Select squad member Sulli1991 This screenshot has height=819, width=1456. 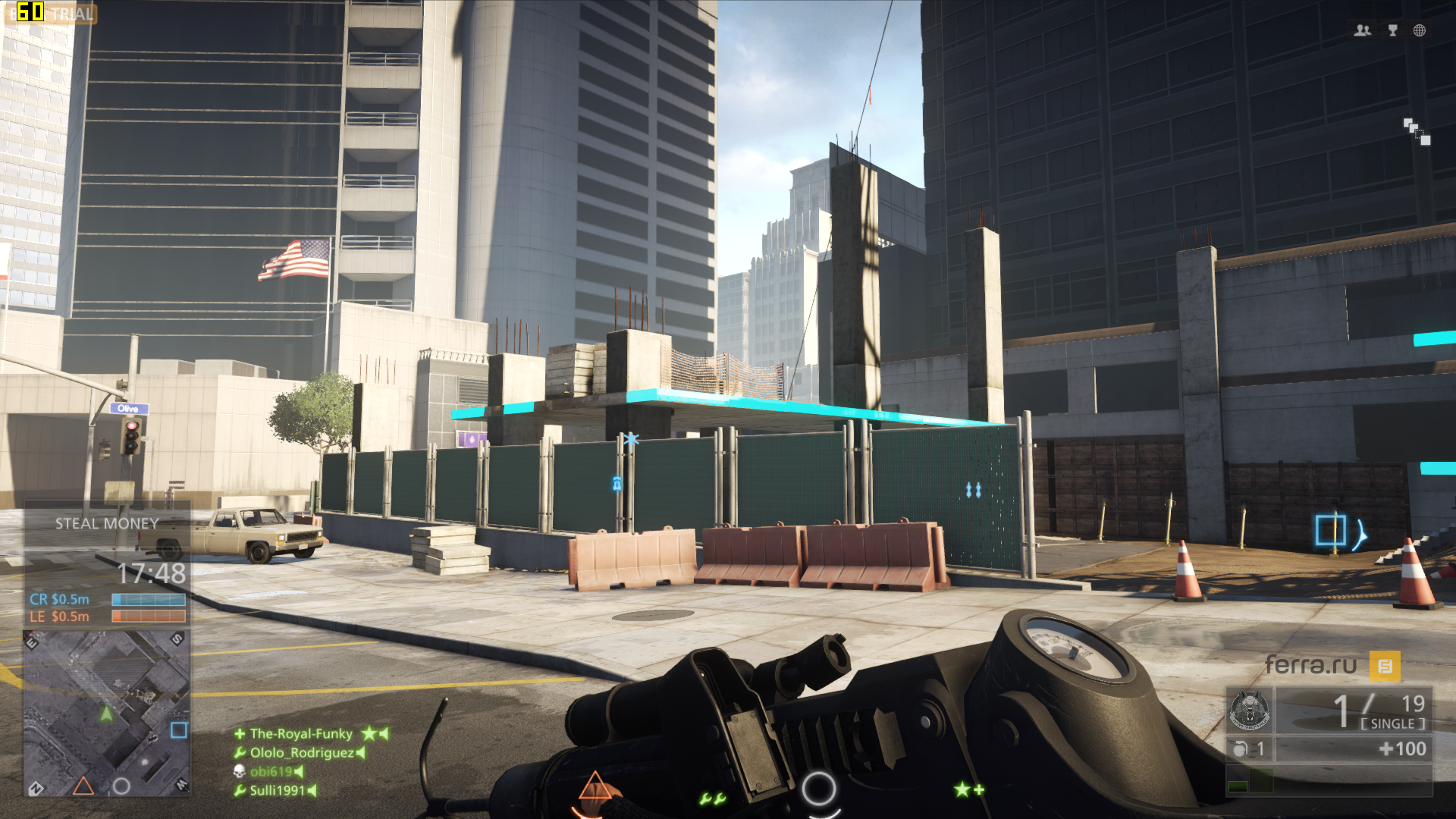[x=277, y=790]
